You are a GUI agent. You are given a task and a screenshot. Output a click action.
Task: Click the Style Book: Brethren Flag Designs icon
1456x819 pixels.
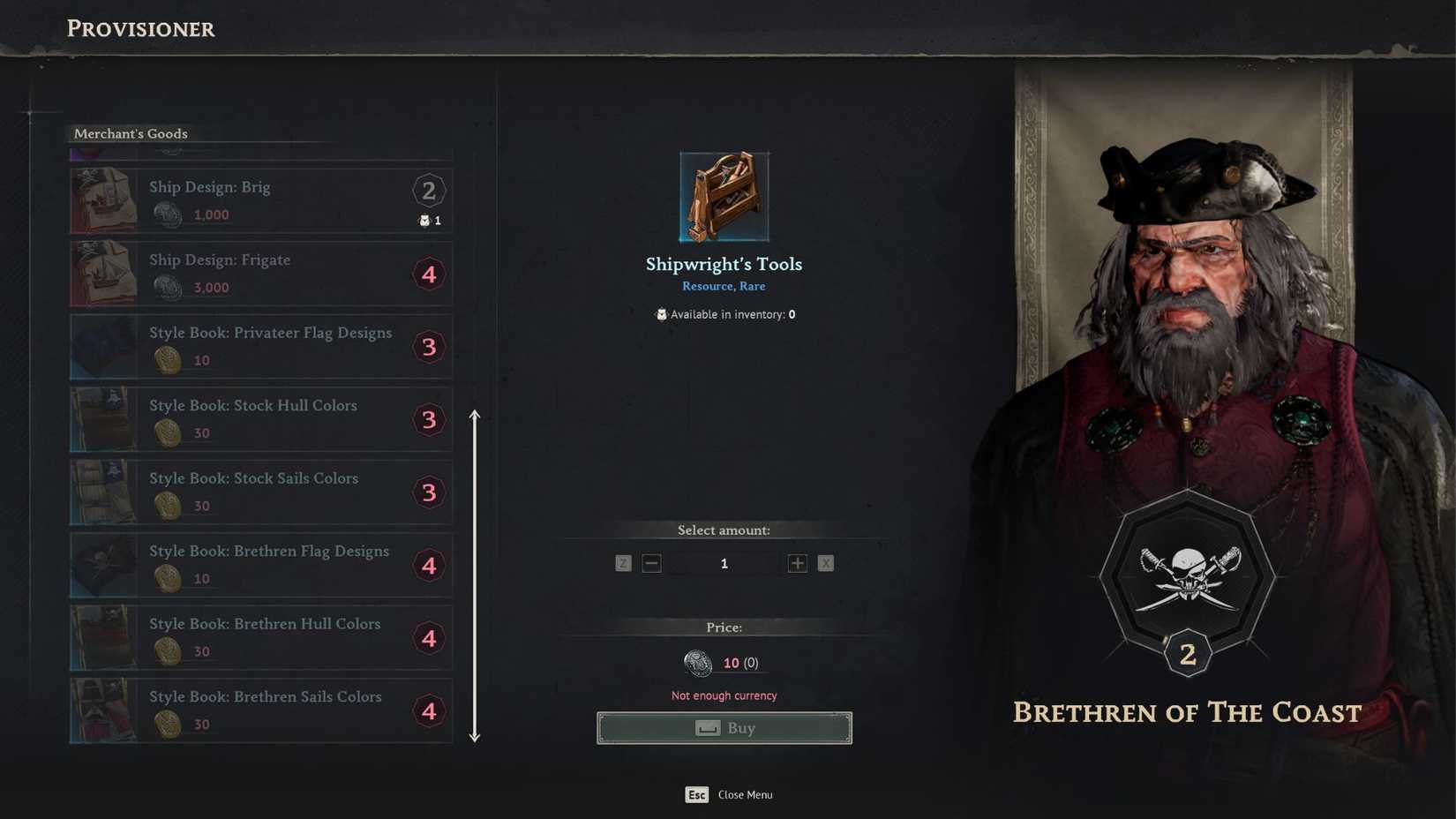(x=103, y=565)
